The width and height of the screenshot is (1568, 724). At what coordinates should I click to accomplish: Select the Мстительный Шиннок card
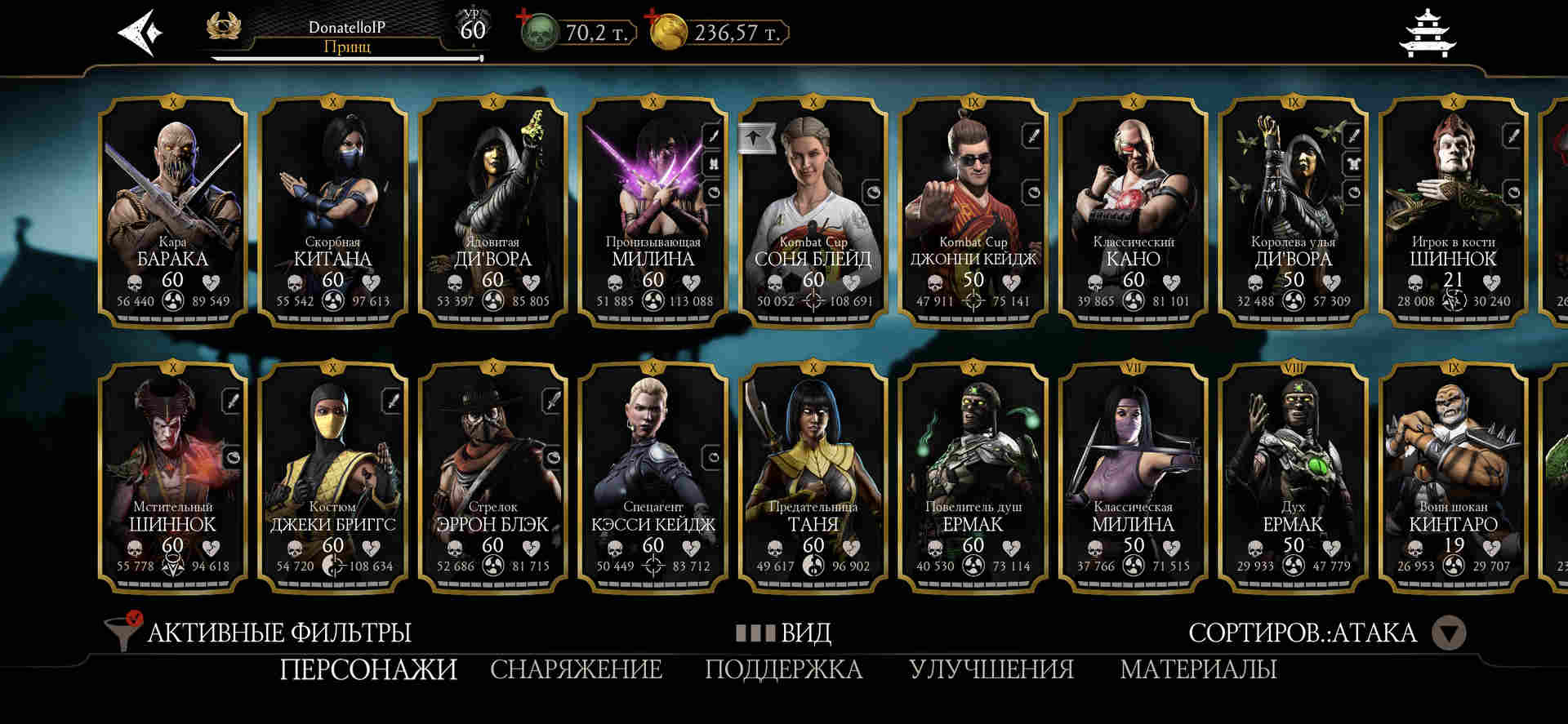pos(173,477)
